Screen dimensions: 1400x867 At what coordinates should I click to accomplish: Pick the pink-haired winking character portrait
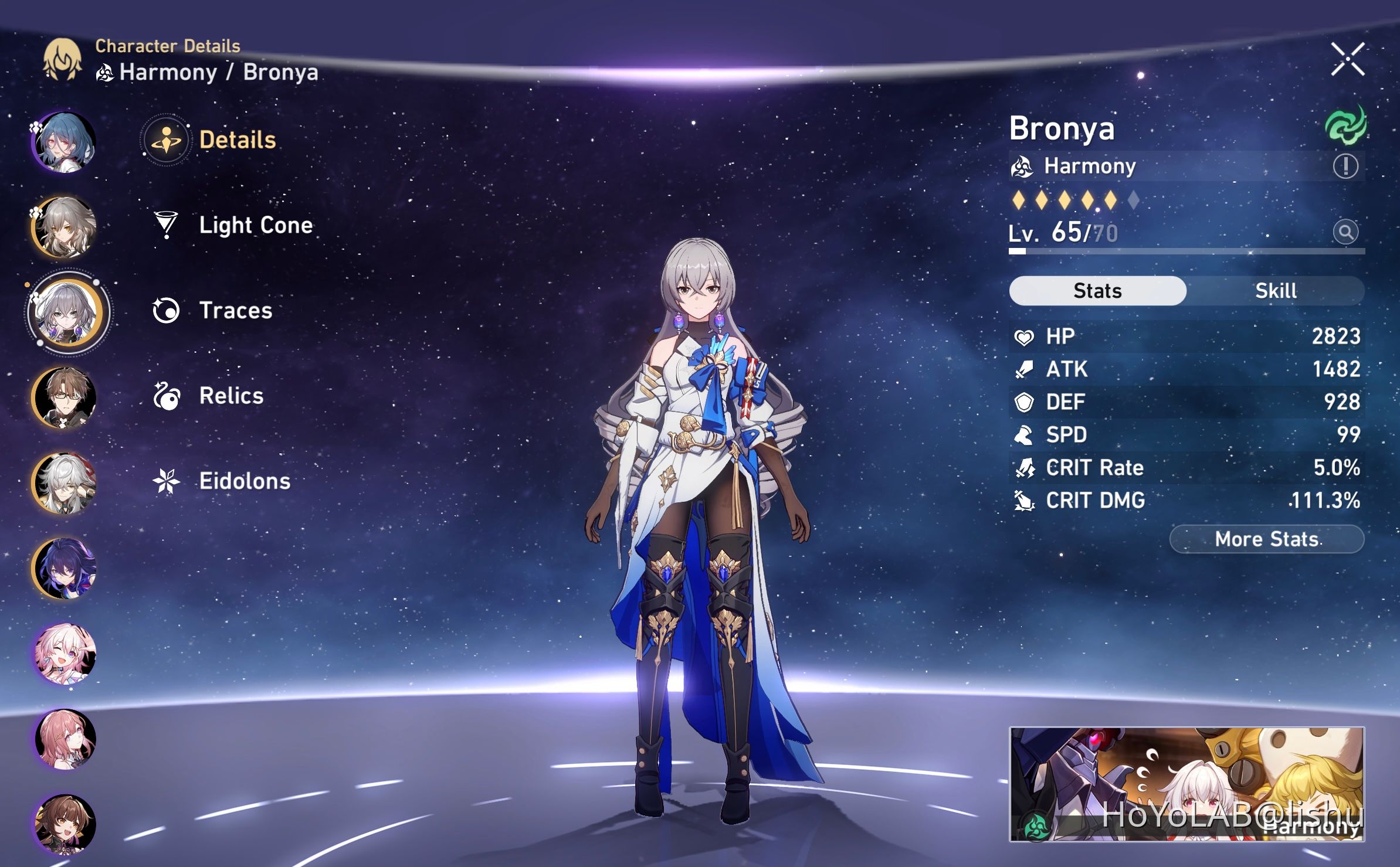(x=65, y=653)
